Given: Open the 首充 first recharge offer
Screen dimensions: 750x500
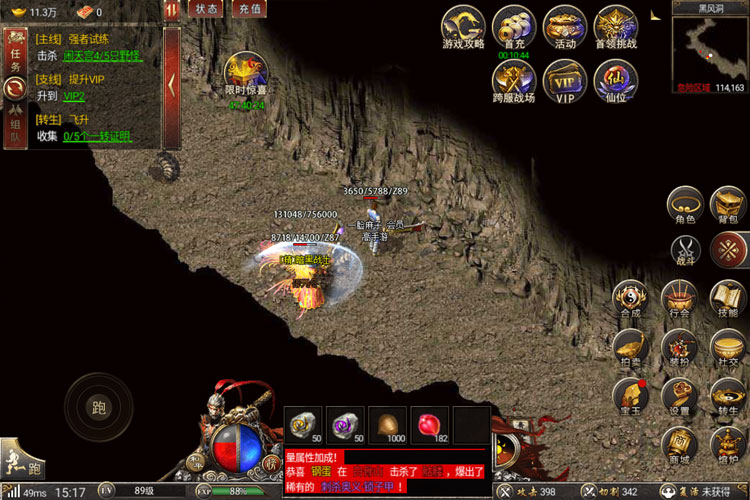Looking at the screenshot, I should [x=514, y=27].
